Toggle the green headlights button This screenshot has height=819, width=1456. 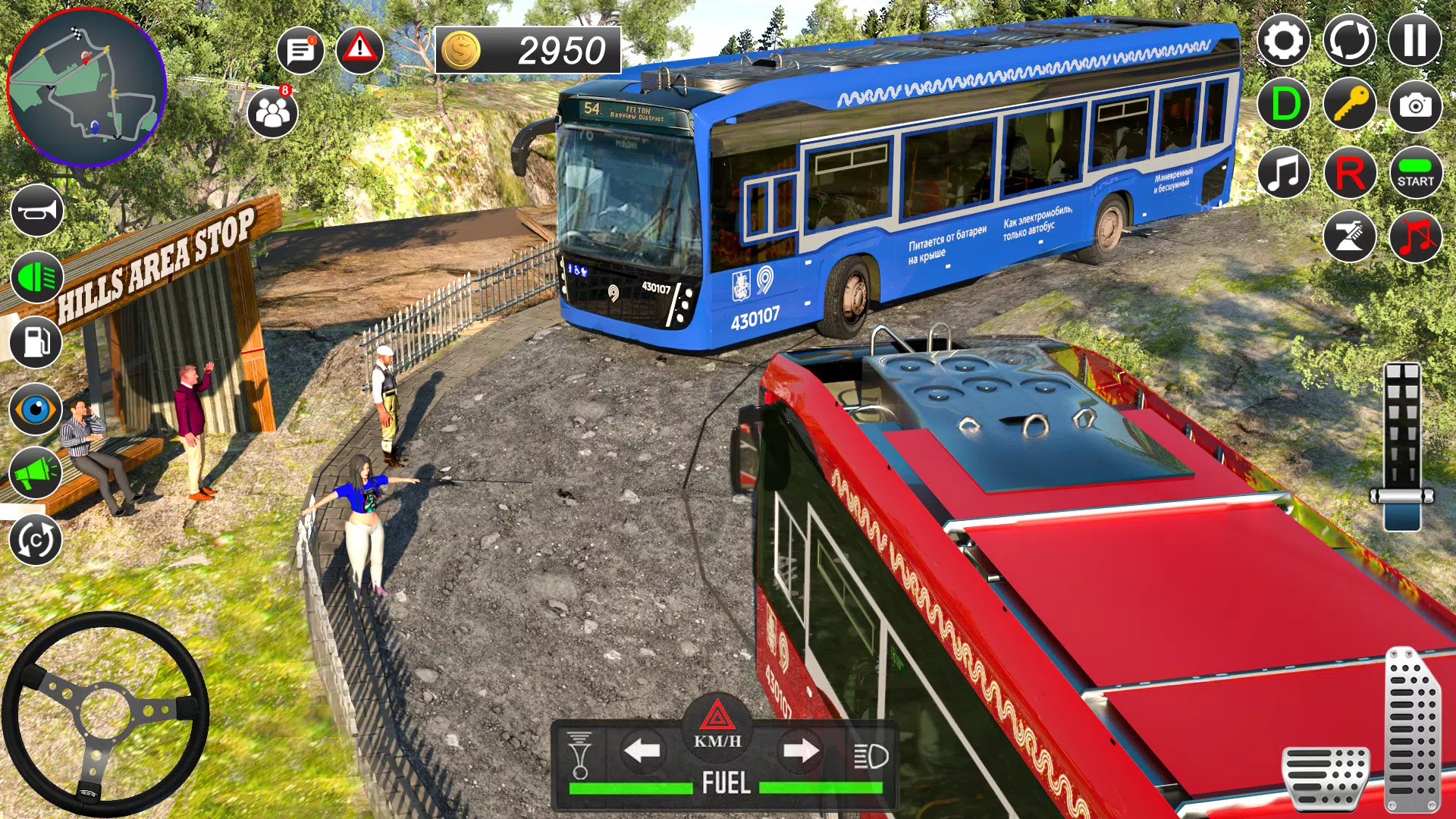pos(36,278)
